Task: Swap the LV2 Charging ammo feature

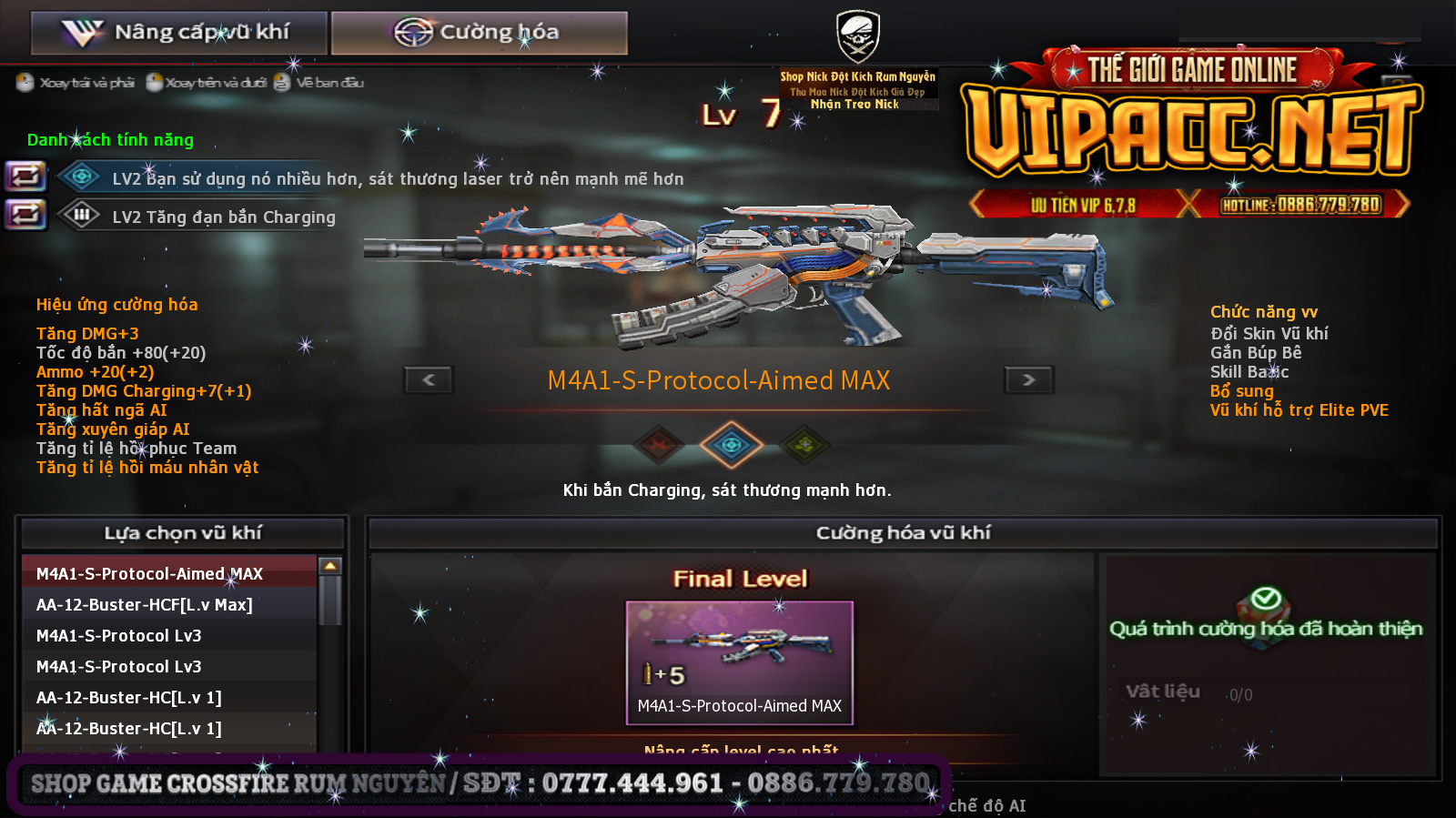Action: [25, 215]
